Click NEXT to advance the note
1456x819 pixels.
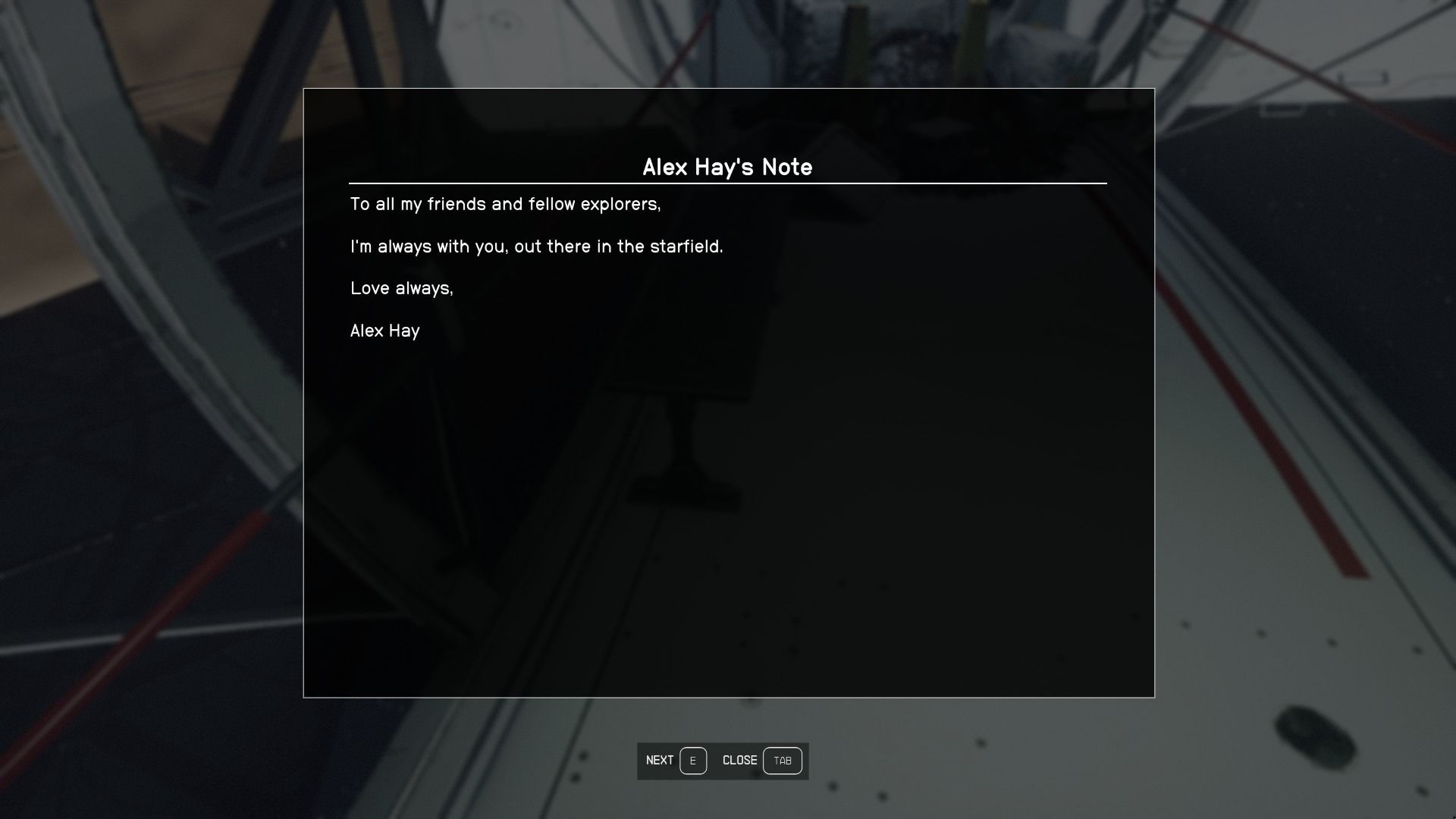pyautogui.click(x=659, y=760)
